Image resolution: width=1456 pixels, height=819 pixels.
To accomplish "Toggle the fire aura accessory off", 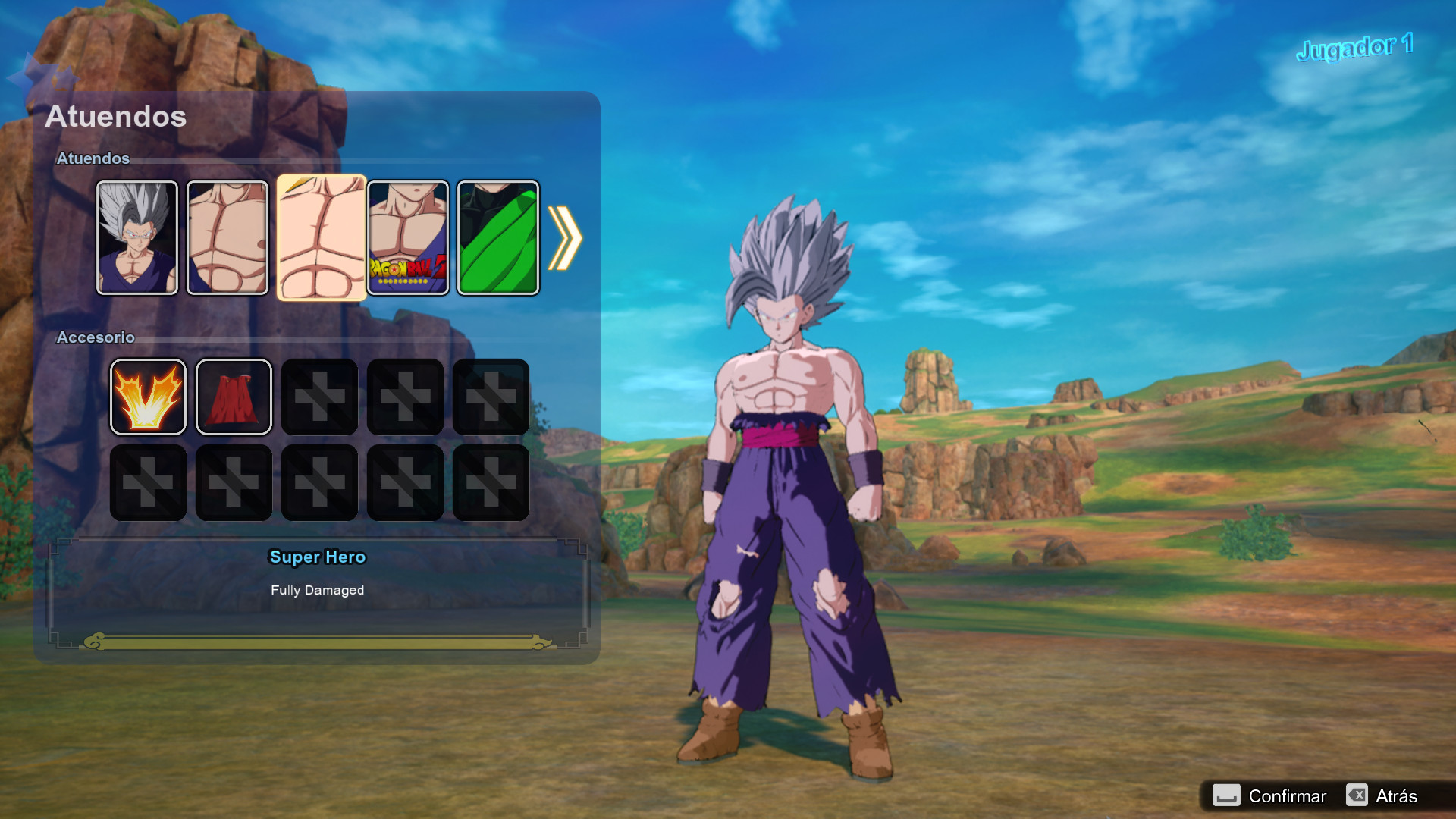I will [148, 397].
